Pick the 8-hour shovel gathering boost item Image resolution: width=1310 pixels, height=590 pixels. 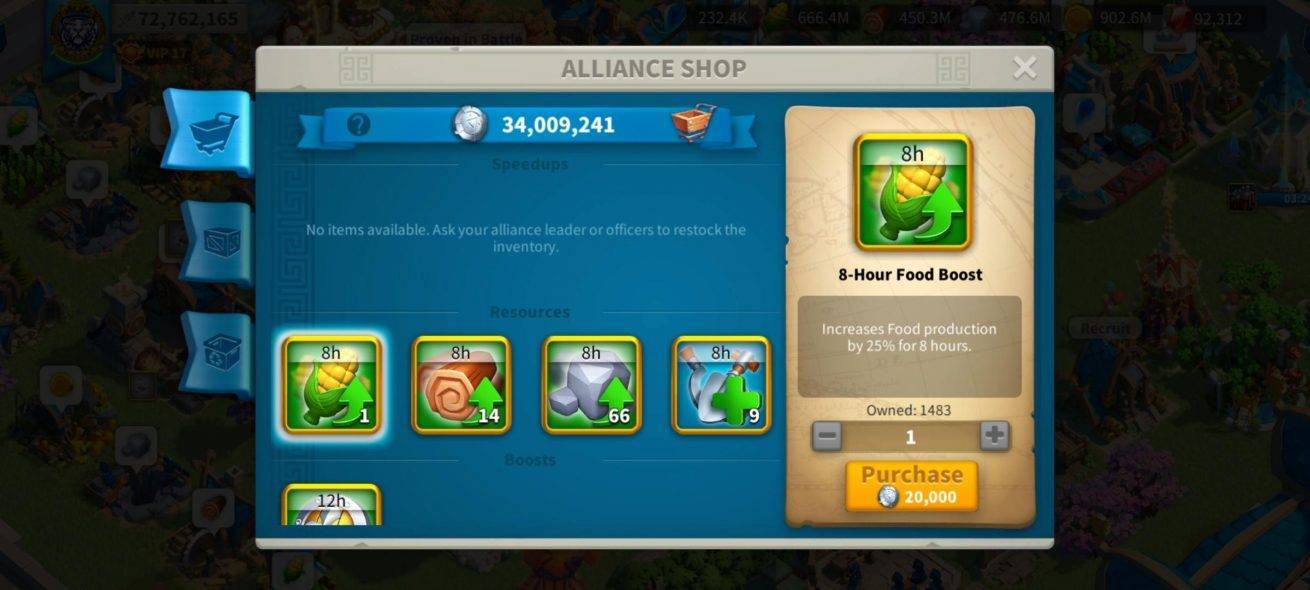click(721, 385)
